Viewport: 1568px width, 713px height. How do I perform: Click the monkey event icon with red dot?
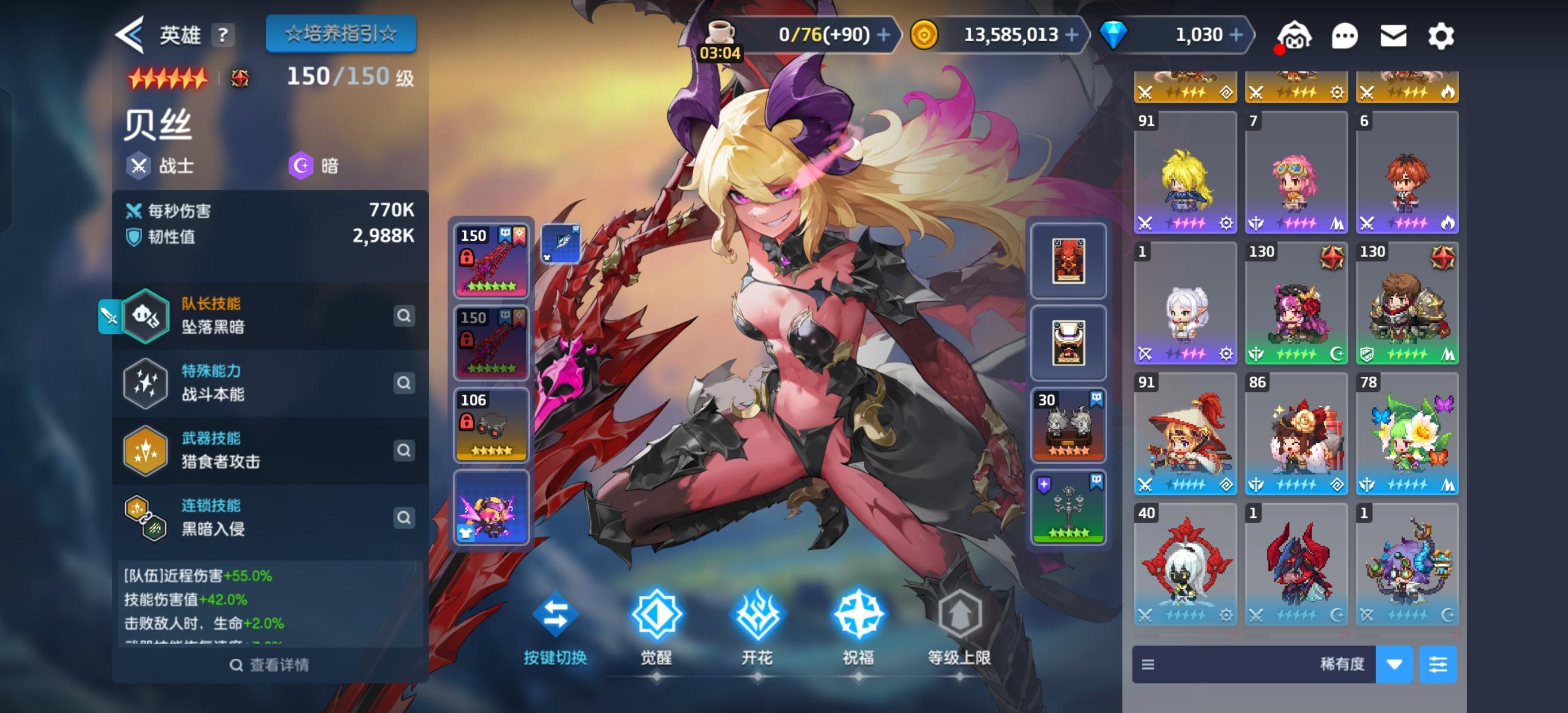(x=1296, y=36)
